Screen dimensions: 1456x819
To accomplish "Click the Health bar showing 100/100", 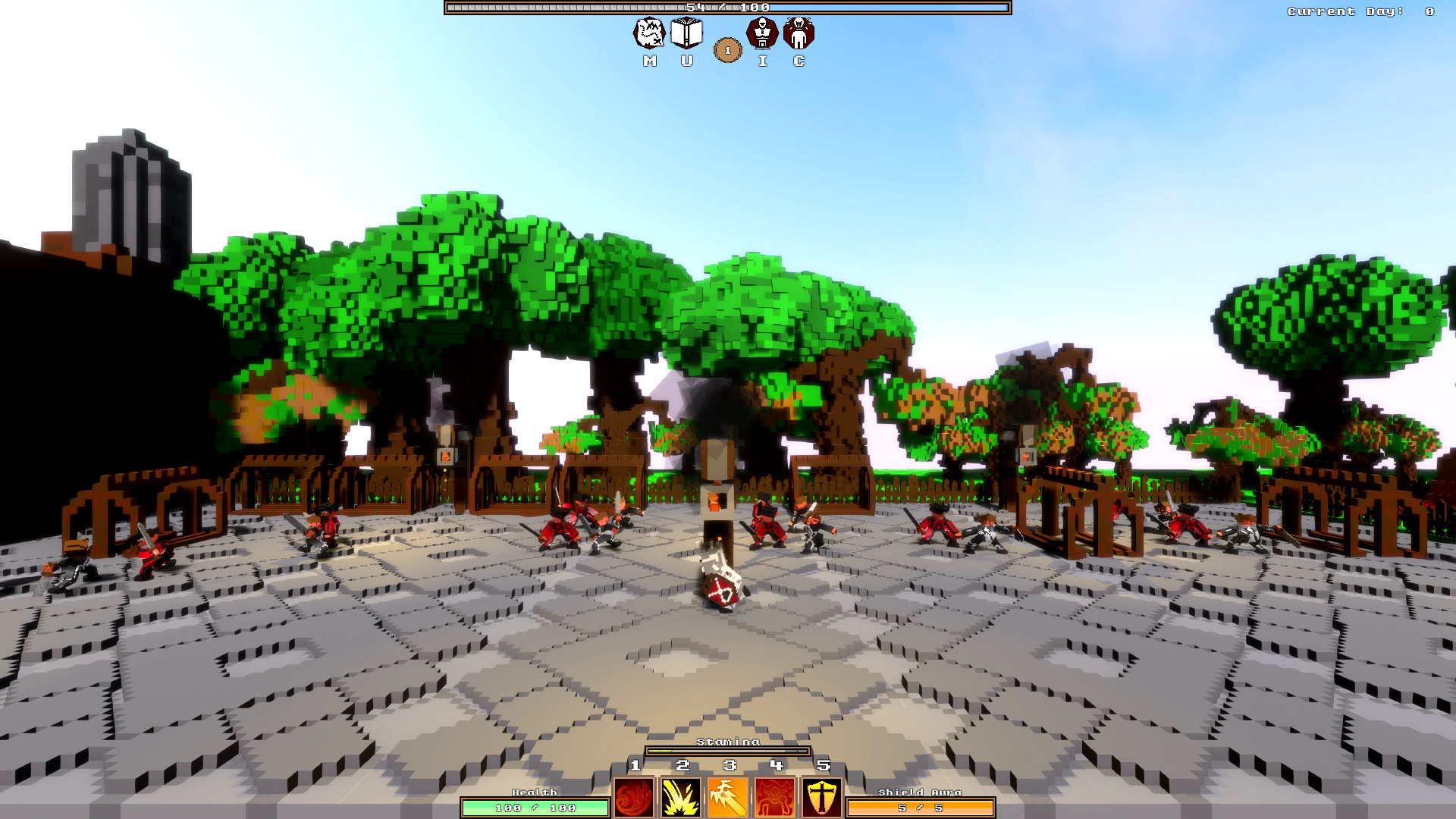I will 535,807.
